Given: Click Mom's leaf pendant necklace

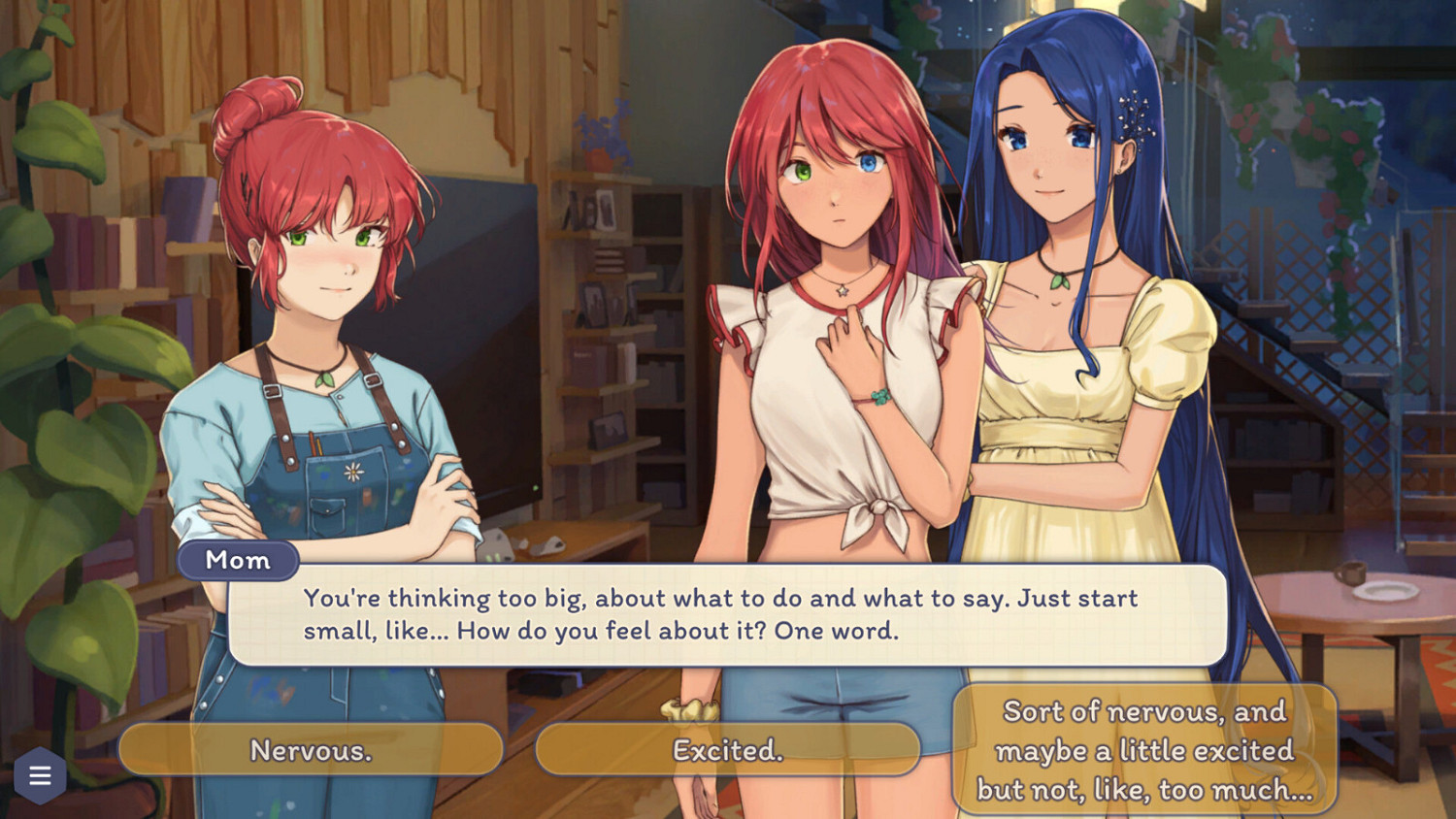Looking at the screenshot, I should click(324, 377).
